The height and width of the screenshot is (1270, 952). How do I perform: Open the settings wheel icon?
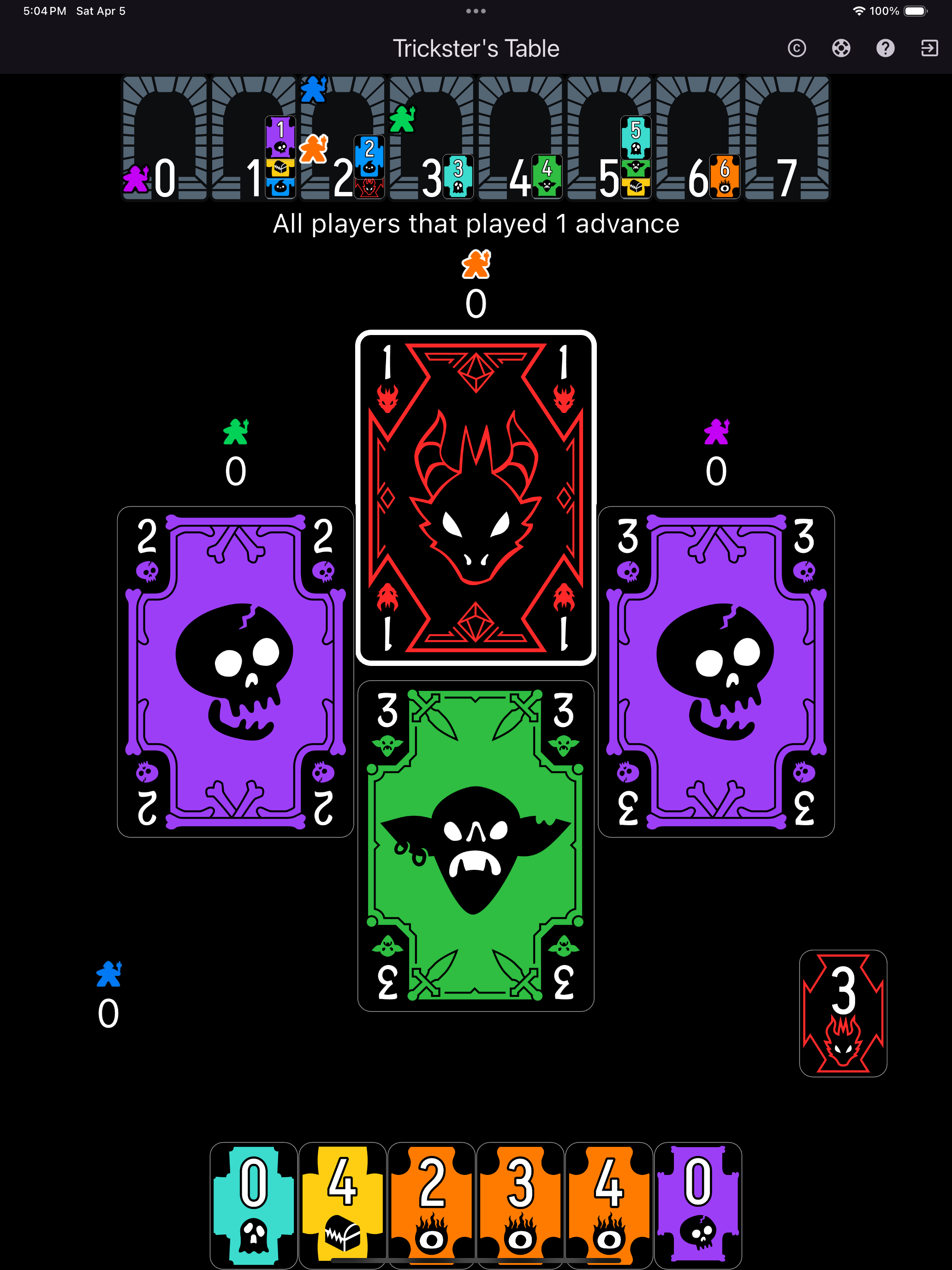841,48
